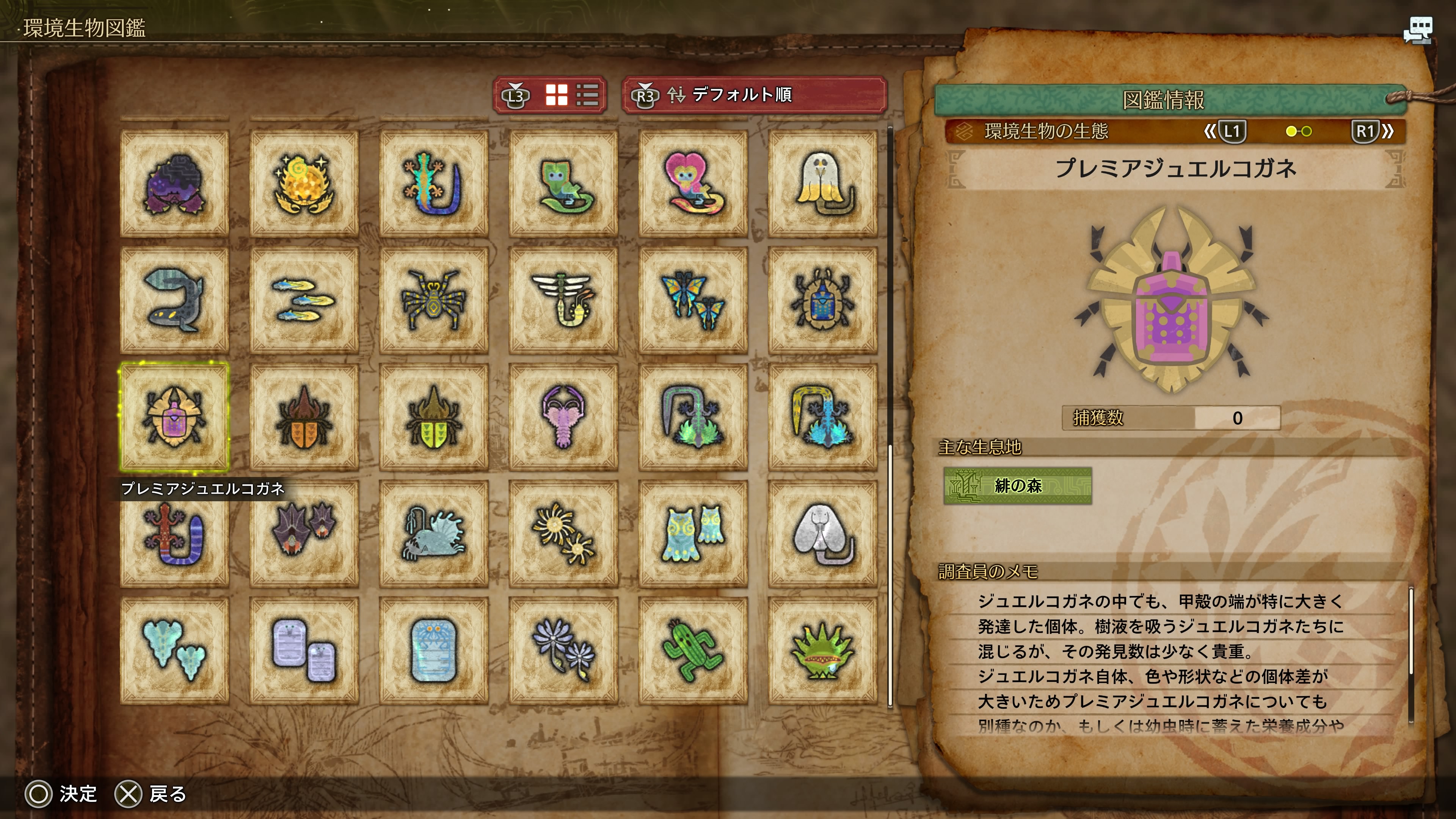1456x819 pixels.
Task: Select the green horned beetle tile
Action: click(x=433, y=417)
